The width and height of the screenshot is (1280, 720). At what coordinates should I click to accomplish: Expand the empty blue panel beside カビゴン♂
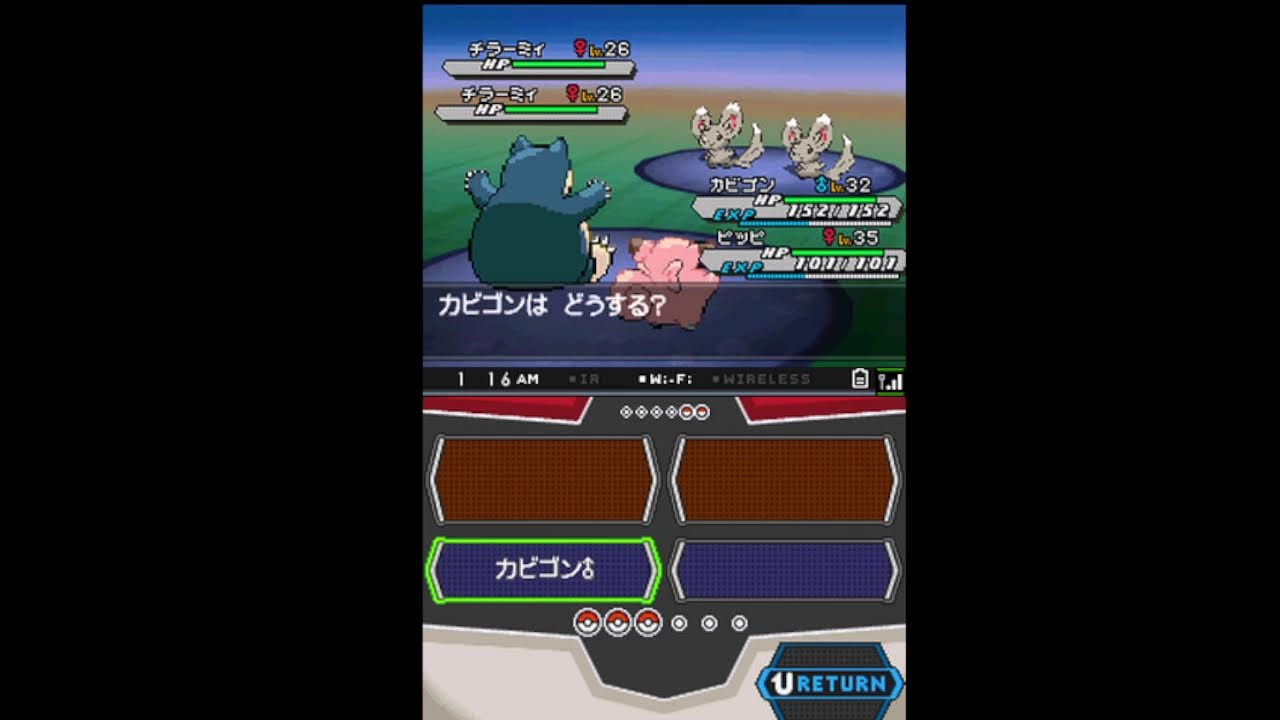pos(785,568)
